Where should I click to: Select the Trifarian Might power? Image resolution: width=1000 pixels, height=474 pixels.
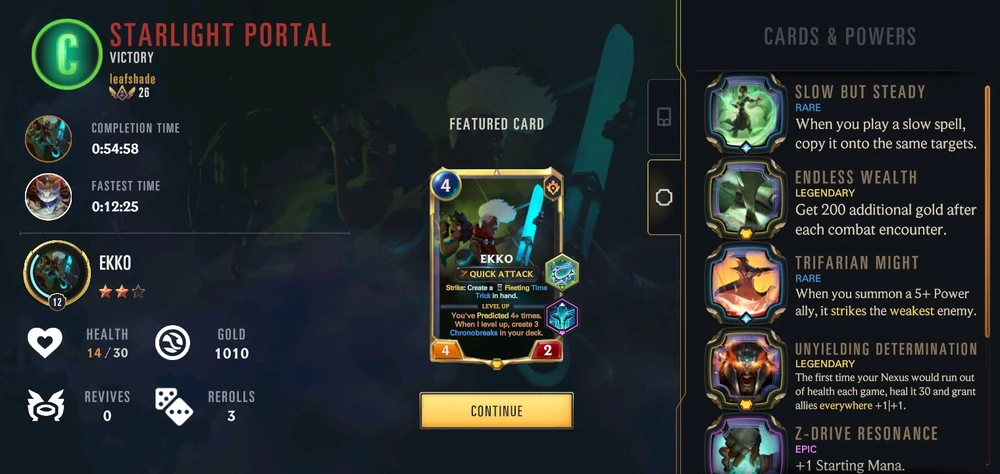[x=745, y=284]
